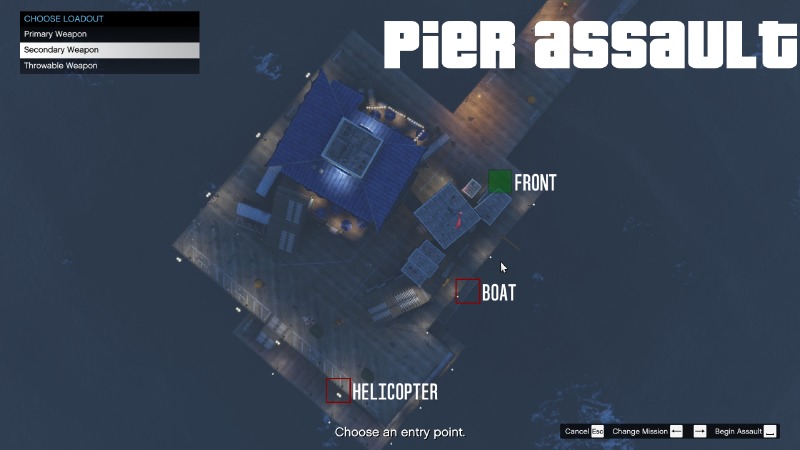Choose the Boat entry point marker

[x=467, y=291]
